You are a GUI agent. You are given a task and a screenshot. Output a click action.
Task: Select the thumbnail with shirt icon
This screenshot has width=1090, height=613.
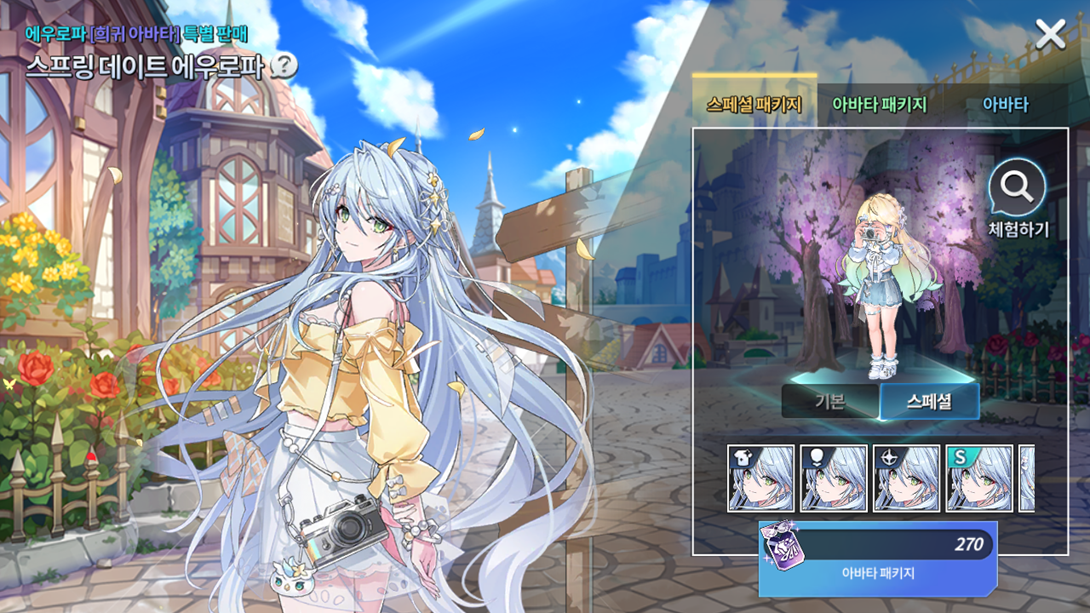pos(761,479)
